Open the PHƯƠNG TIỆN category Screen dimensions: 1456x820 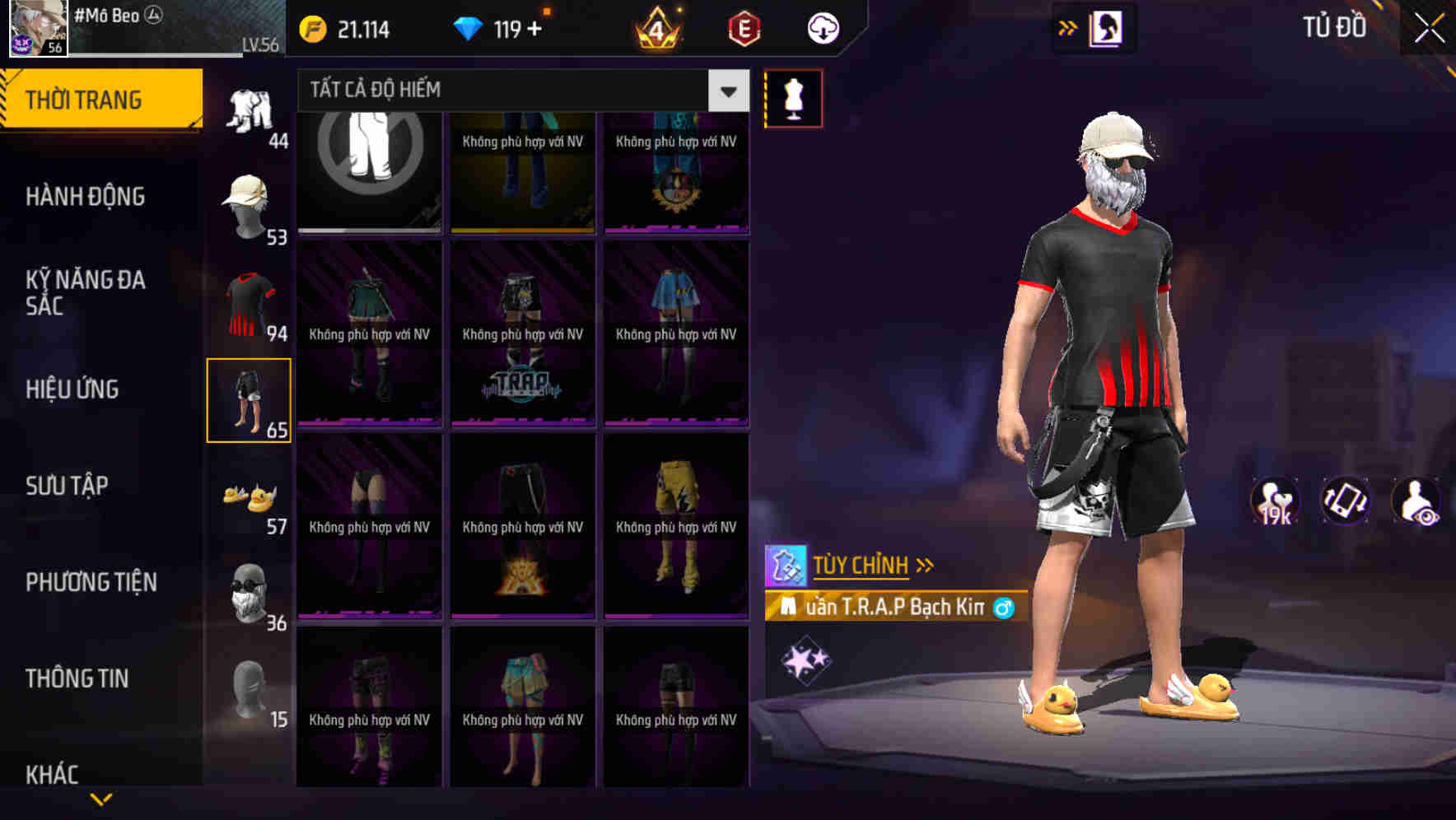click(x=91, y=581)
